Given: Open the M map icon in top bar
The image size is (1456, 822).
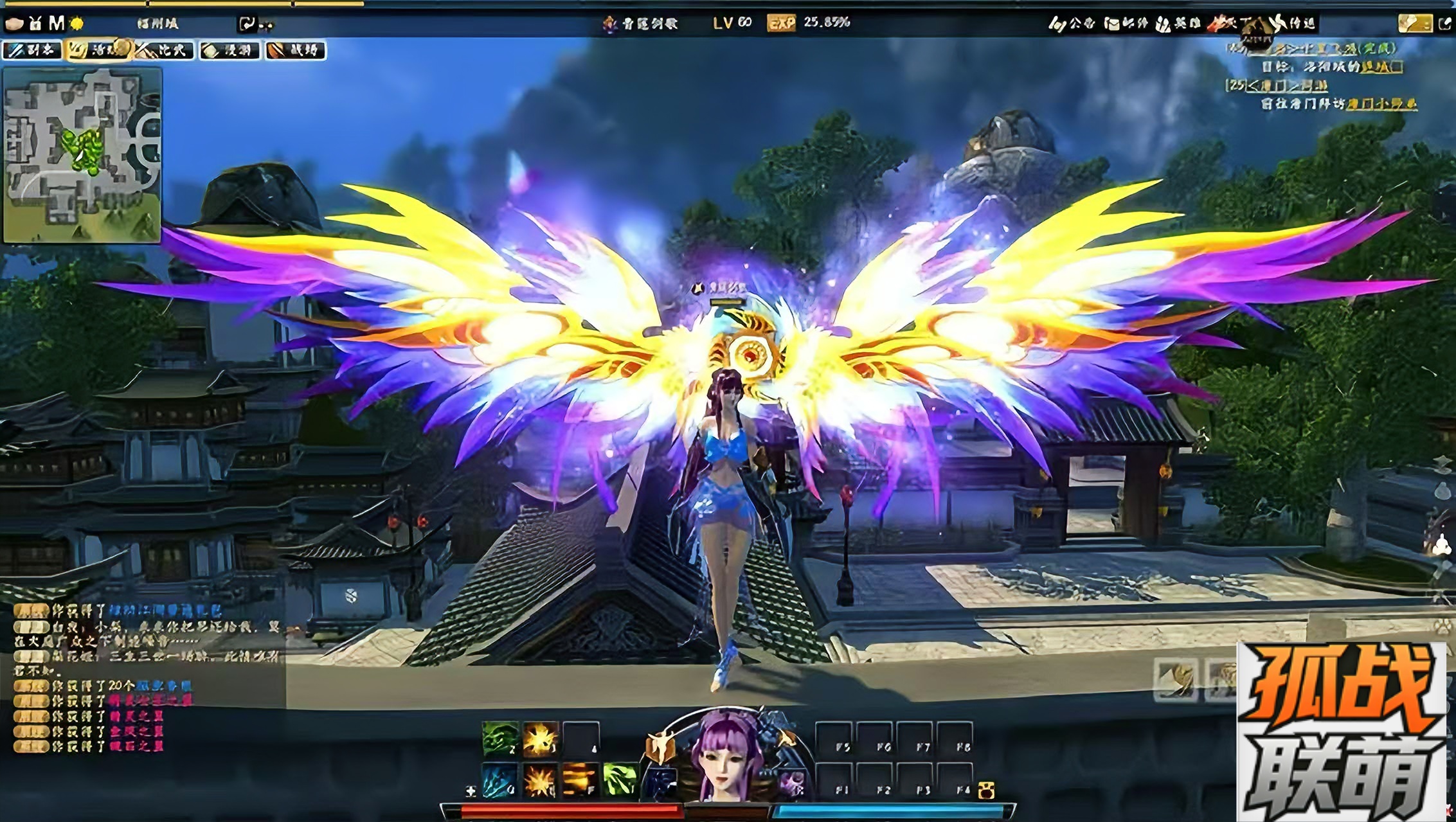Looking at the screenshot, I should tap(57, 24).
